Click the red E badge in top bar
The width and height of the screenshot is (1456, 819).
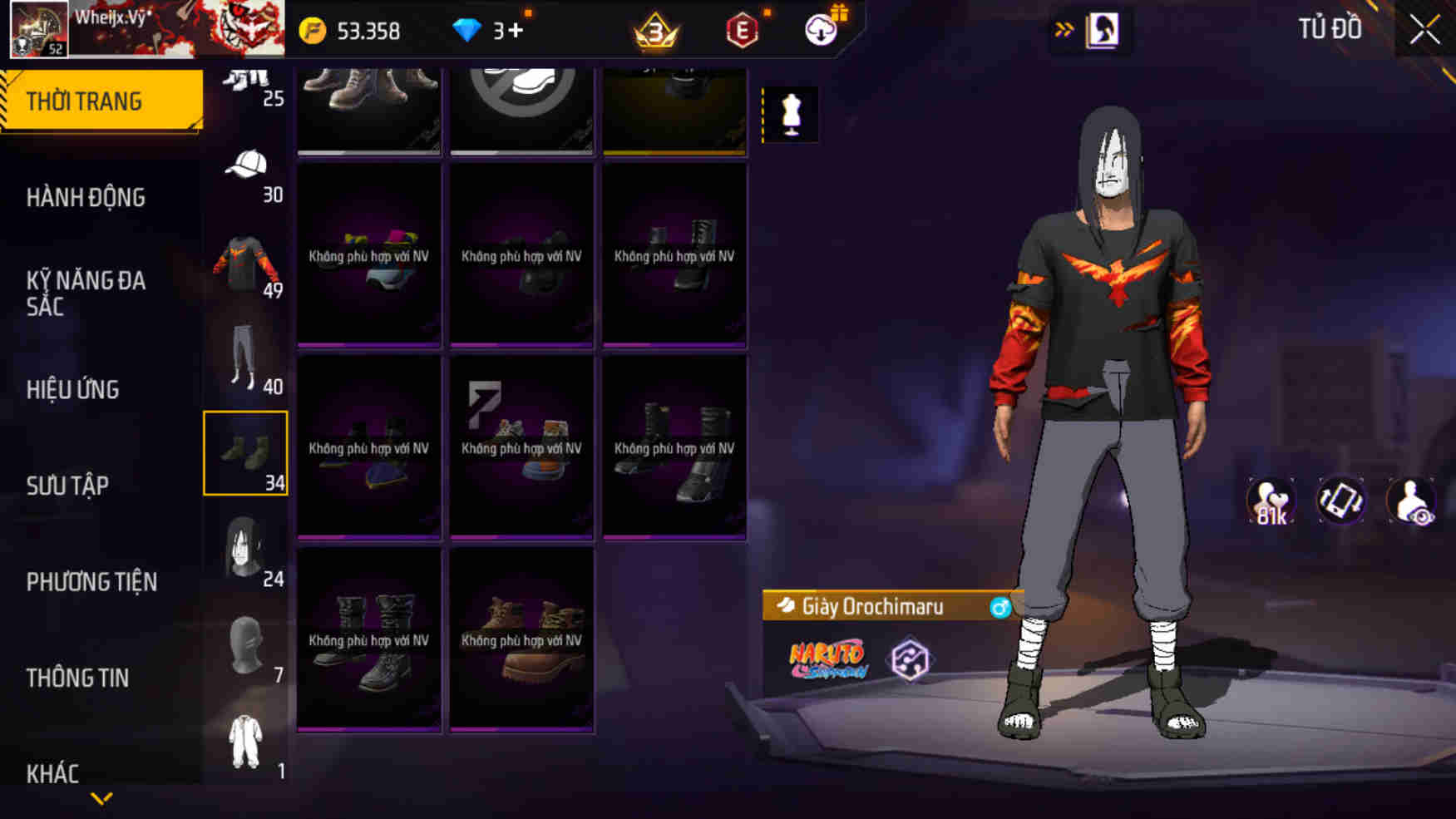[743, 27]
